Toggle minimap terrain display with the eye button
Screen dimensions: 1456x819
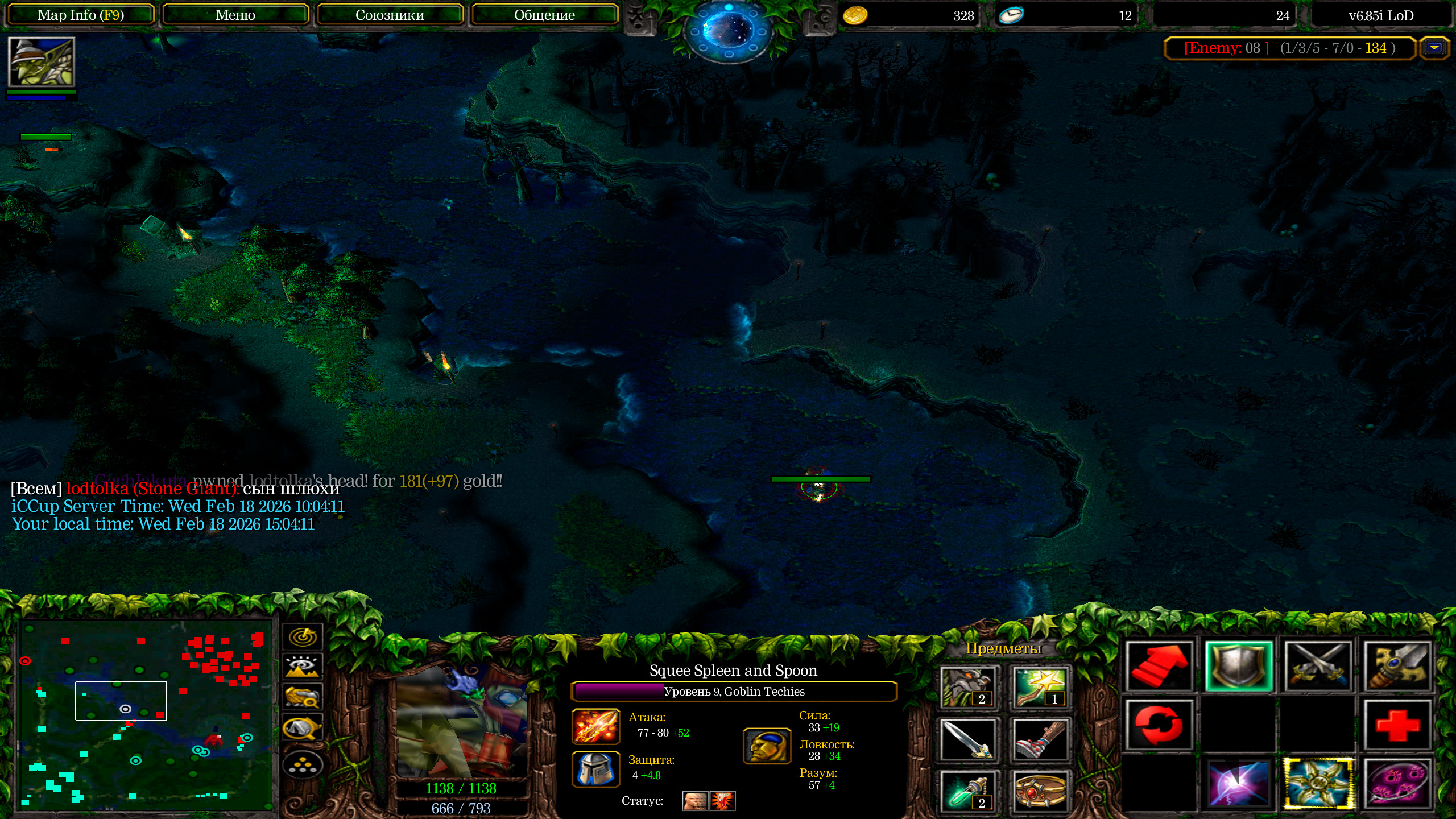303,666
